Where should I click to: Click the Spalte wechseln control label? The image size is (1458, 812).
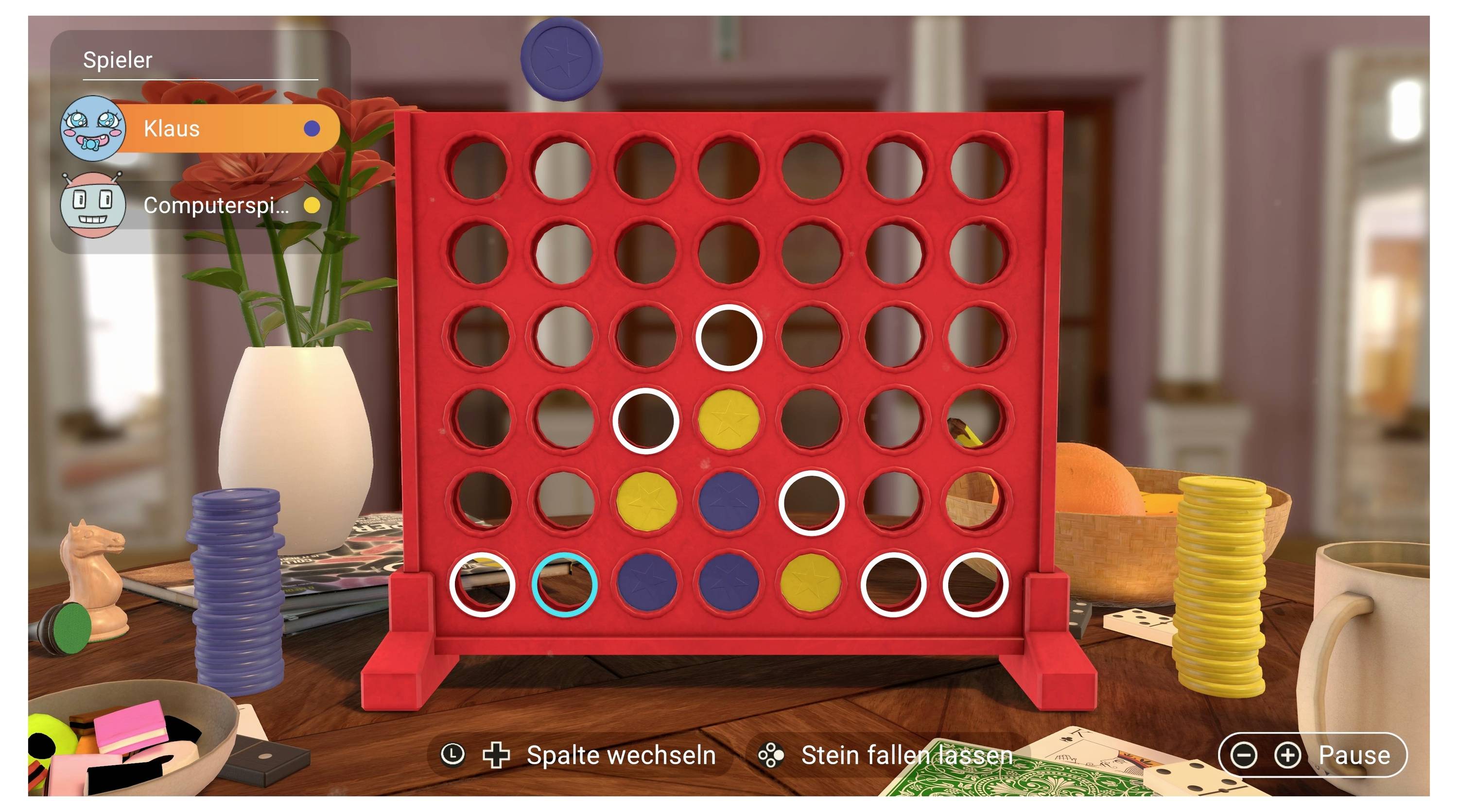pyautogui.click(x=620, y=754)
